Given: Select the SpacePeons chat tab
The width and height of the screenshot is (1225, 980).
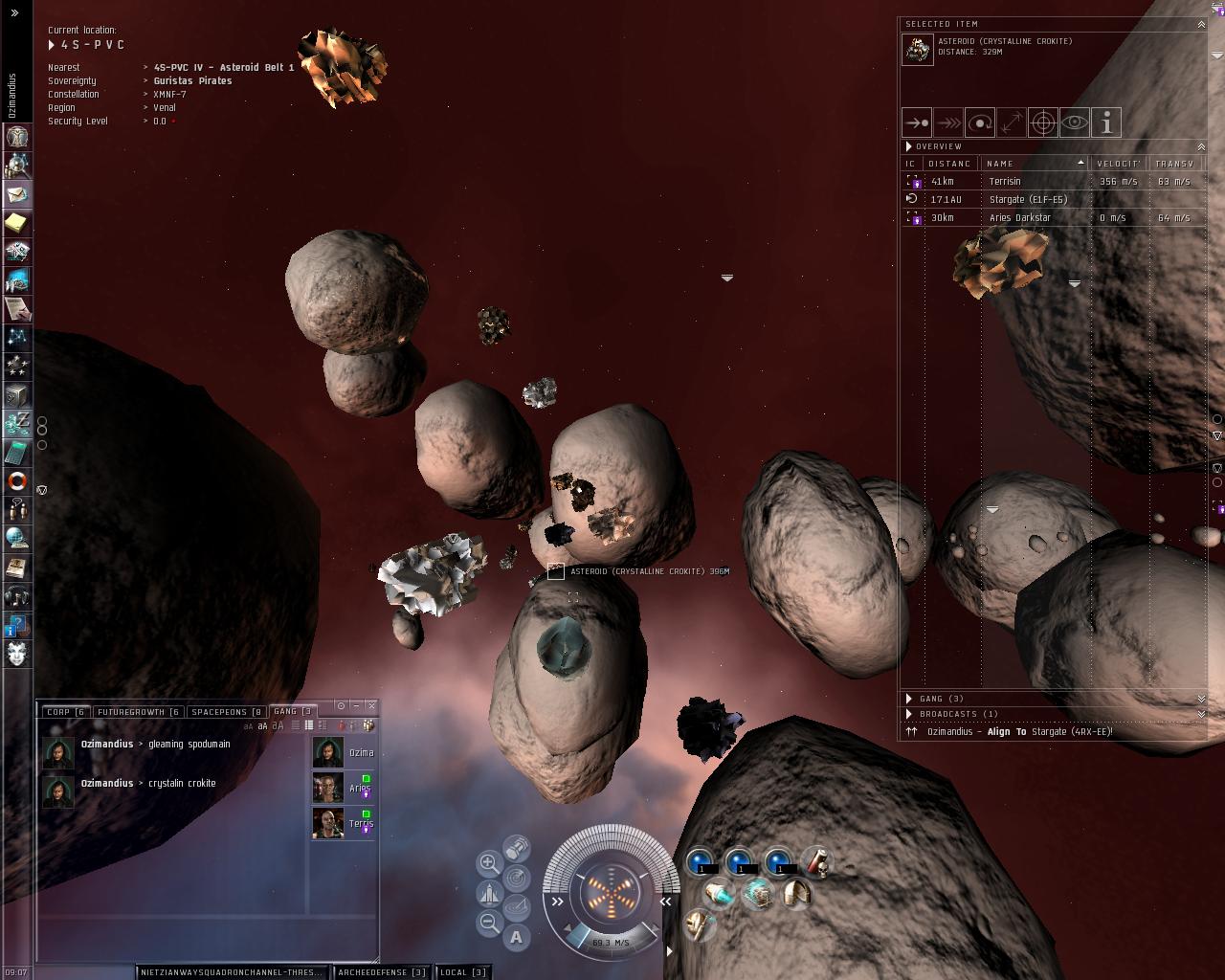Looking at the screenshot, I should pyautogui.click(x=226, y=712).
